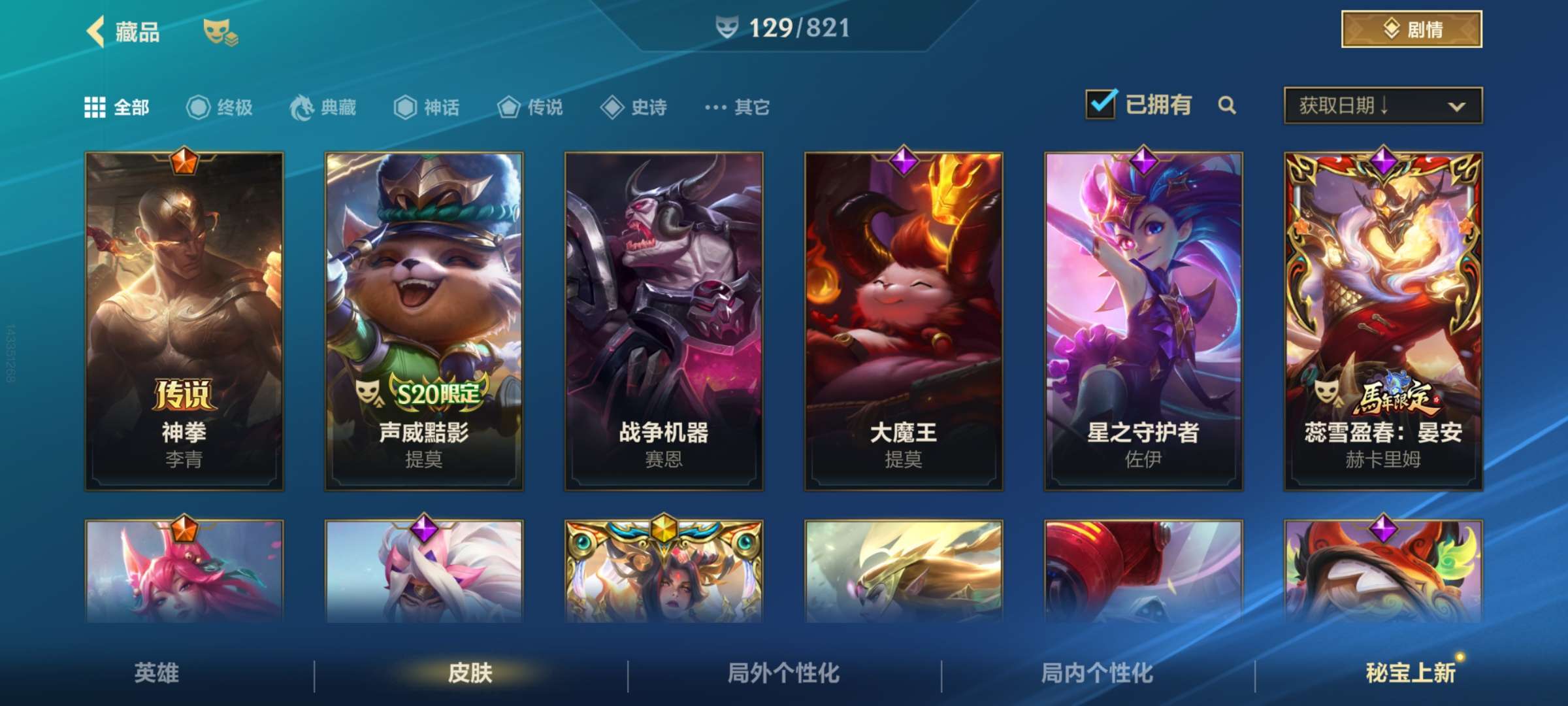Toggle the 已拥有 checkbox

[x=1100, y=104]
